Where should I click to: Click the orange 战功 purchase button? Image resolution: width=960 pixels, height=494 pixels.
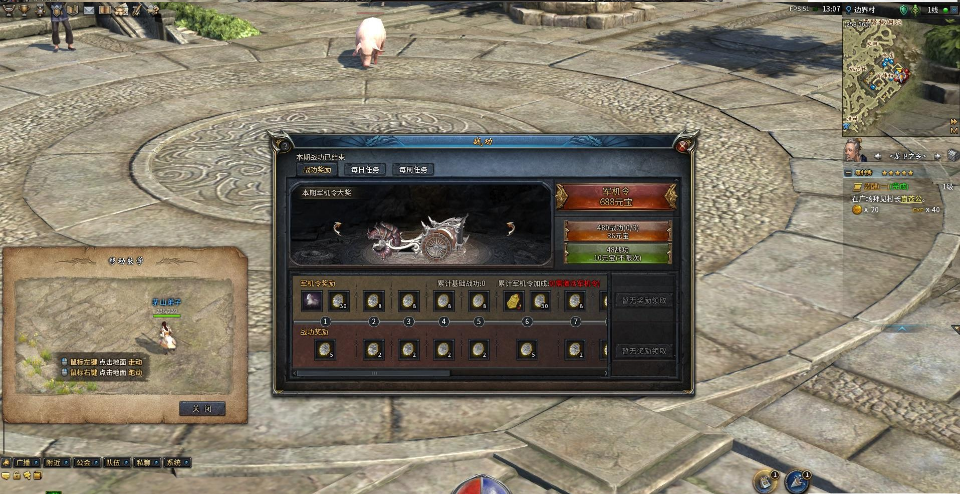point(616,232)
